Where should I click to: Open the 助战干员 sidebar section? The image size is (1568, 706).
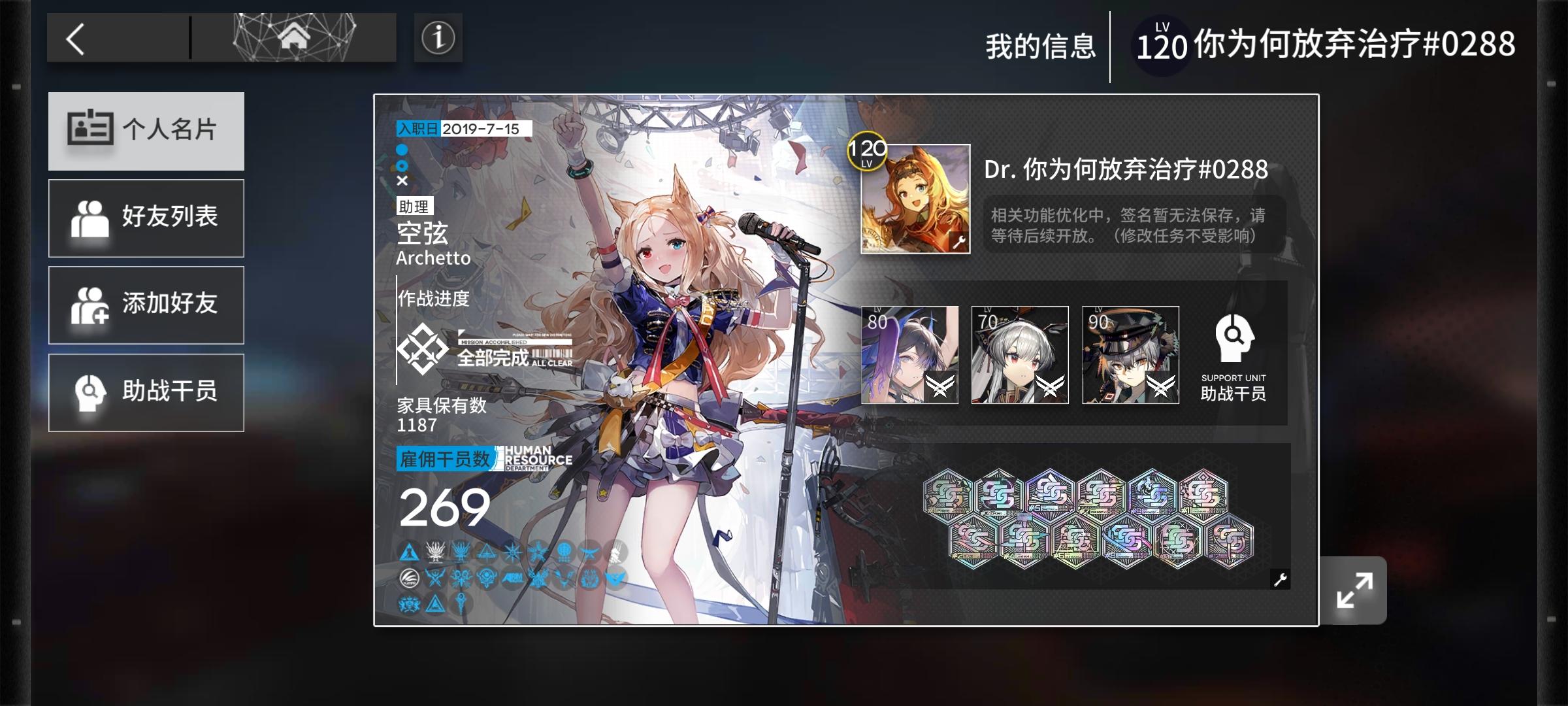pyautogui.click(x=145, y=392)
